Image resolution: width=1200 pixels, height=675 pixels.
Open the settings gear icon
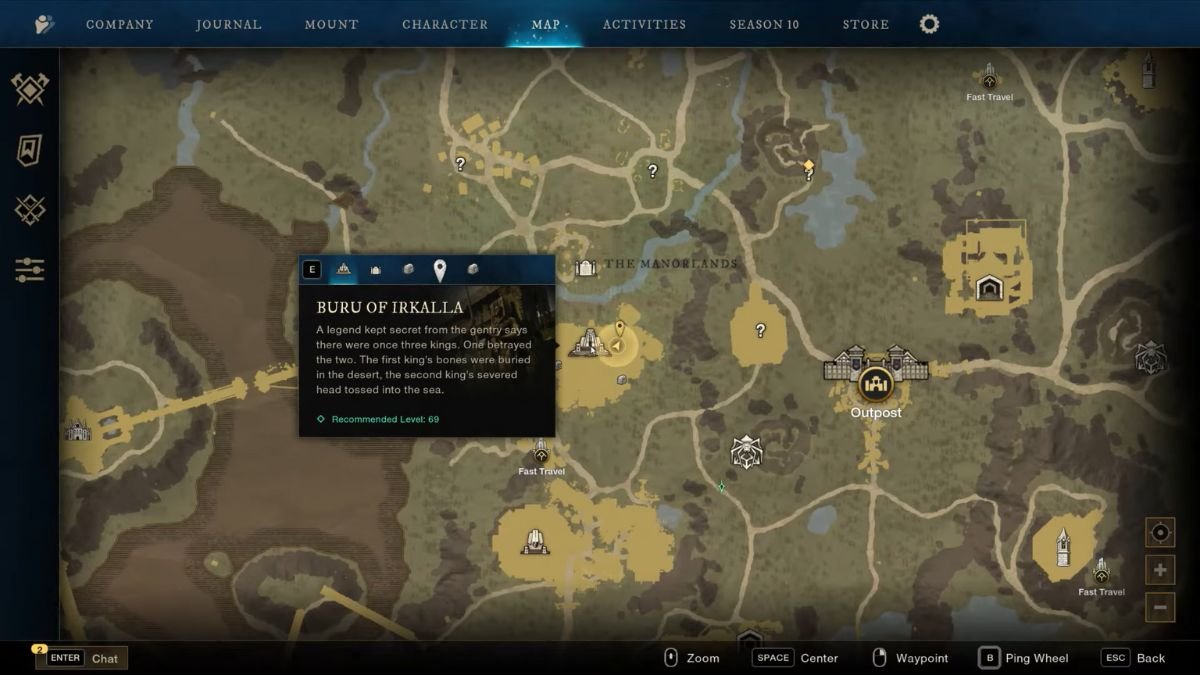click(929, 24)
